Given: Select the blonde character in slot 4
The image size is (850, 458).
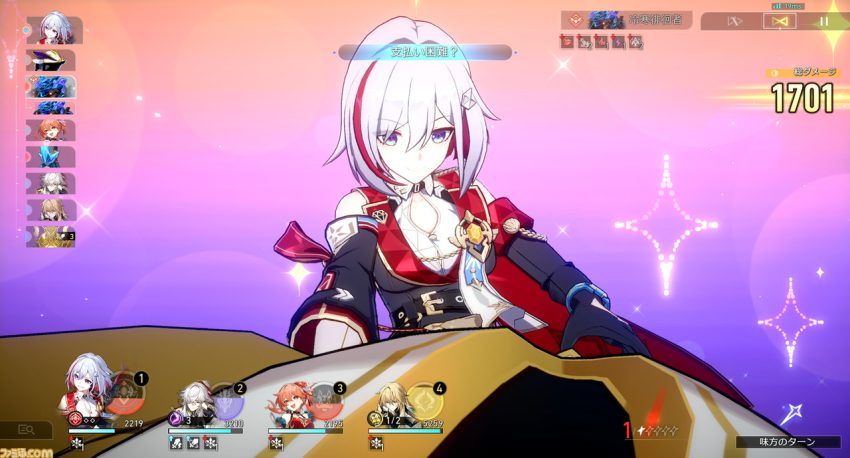Looking at the screenshot, I should pos(391,402).
